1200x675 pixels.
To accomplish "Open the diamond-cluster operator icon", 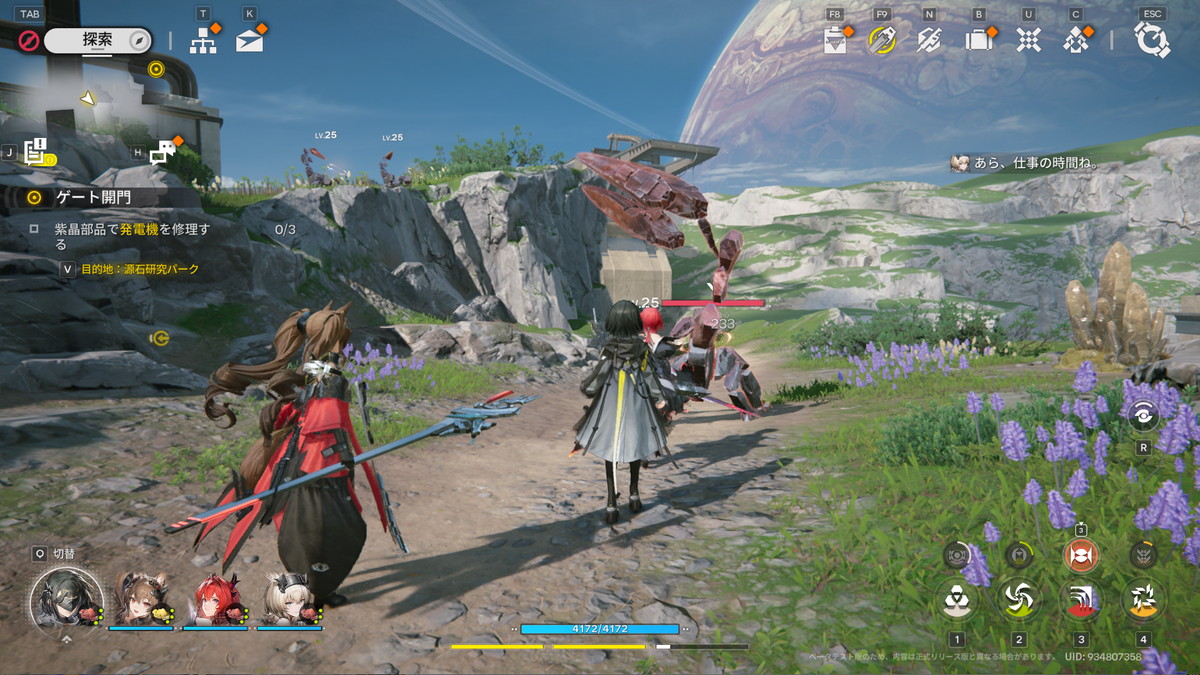I will [1076, 40].
